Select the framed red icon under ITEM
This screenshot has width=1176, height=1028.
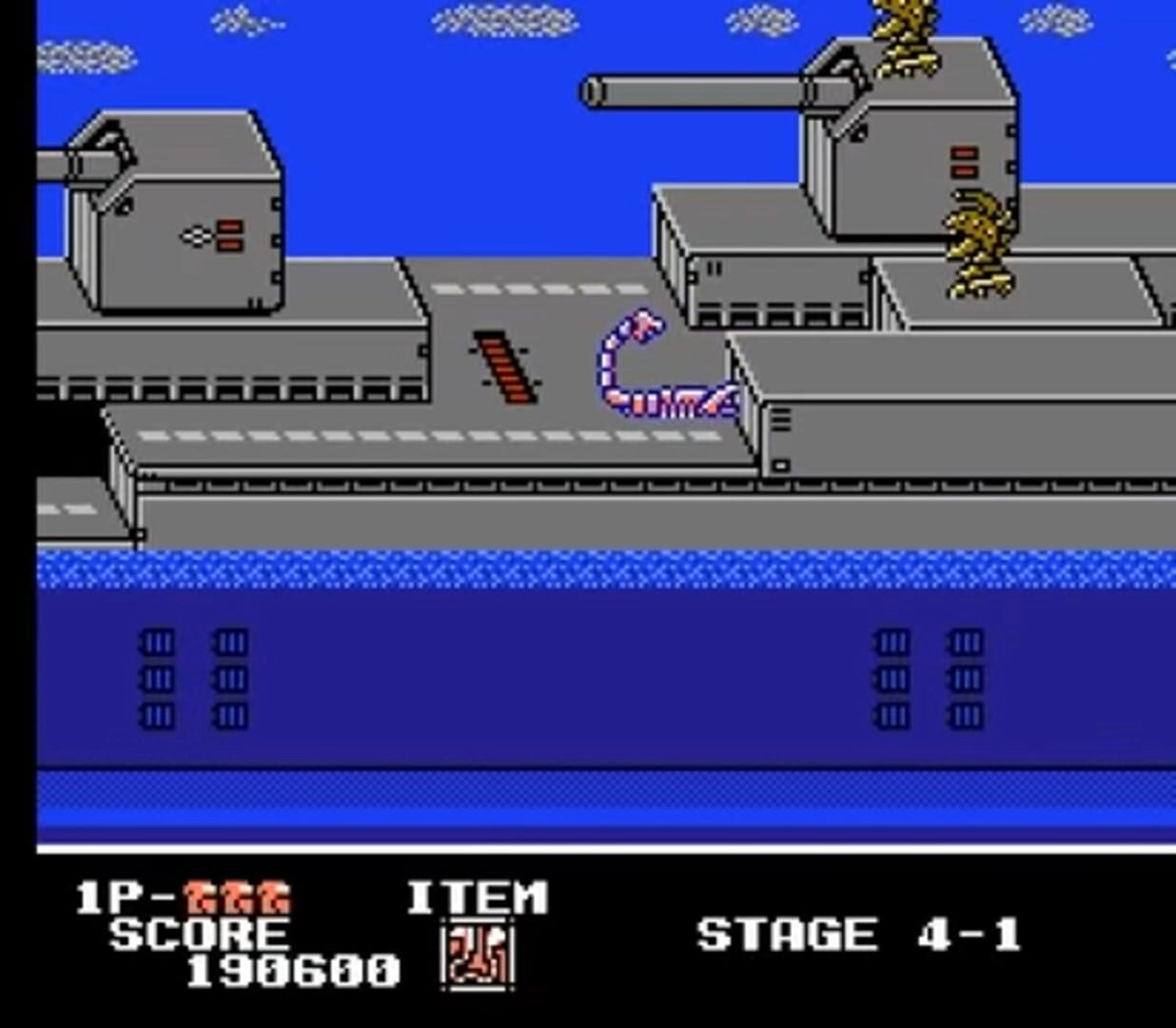coord(478,955)
